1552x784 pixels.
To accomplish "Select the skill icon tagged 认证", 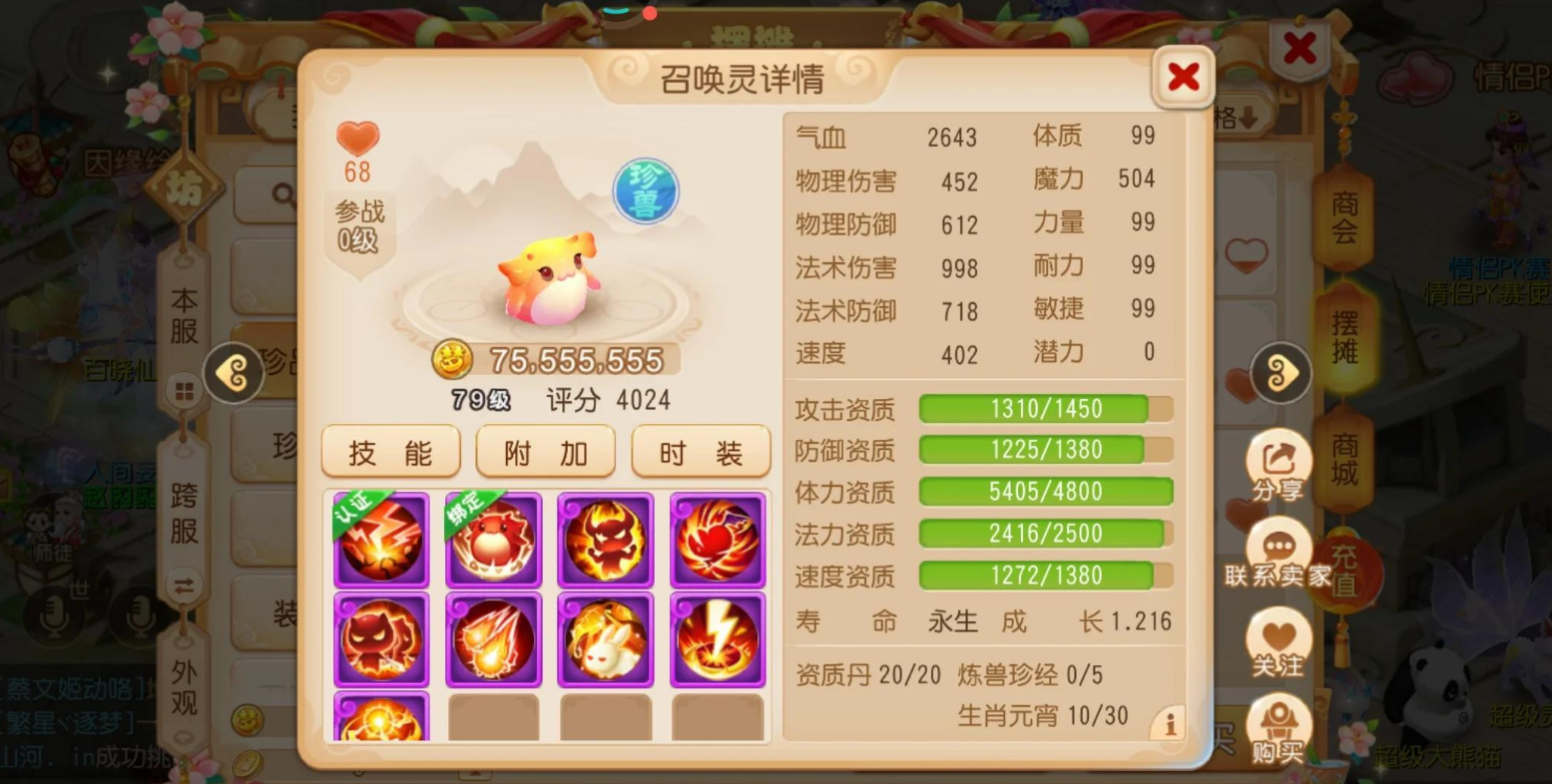I will [380, 540].
